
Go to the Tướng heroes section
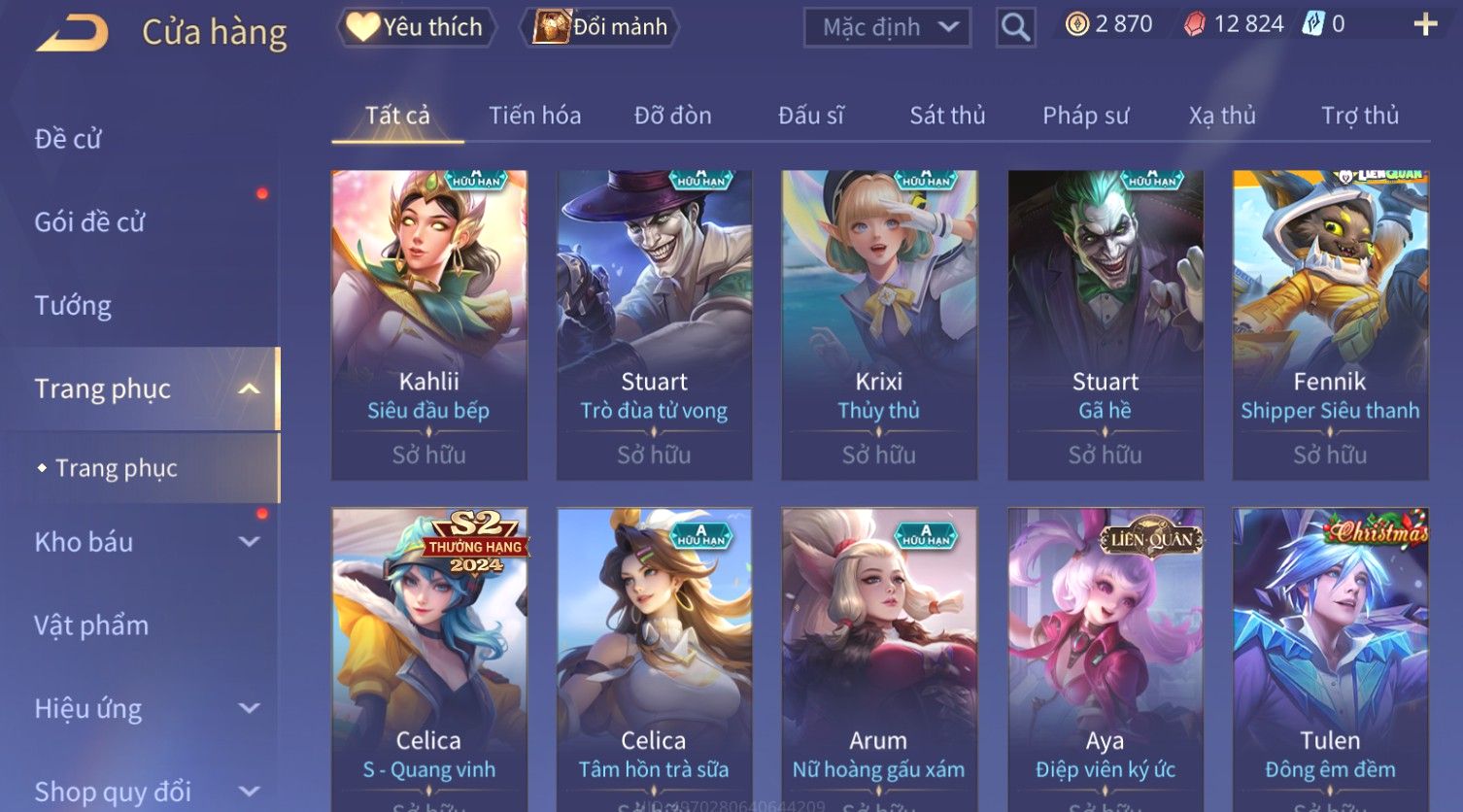coord(73,306)
